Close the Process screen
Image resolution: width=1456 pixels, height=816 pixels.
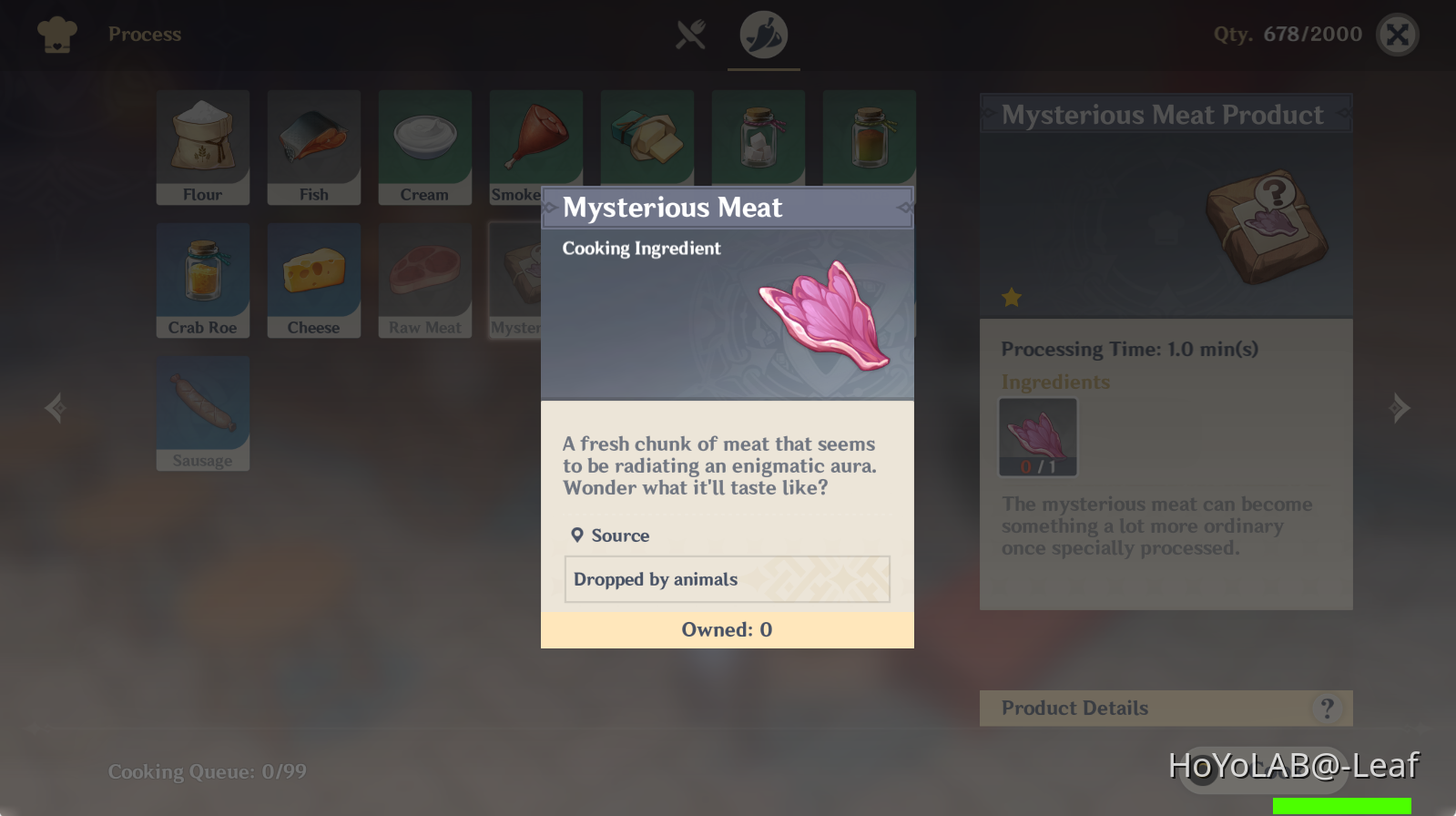(x=1398, y=34)
